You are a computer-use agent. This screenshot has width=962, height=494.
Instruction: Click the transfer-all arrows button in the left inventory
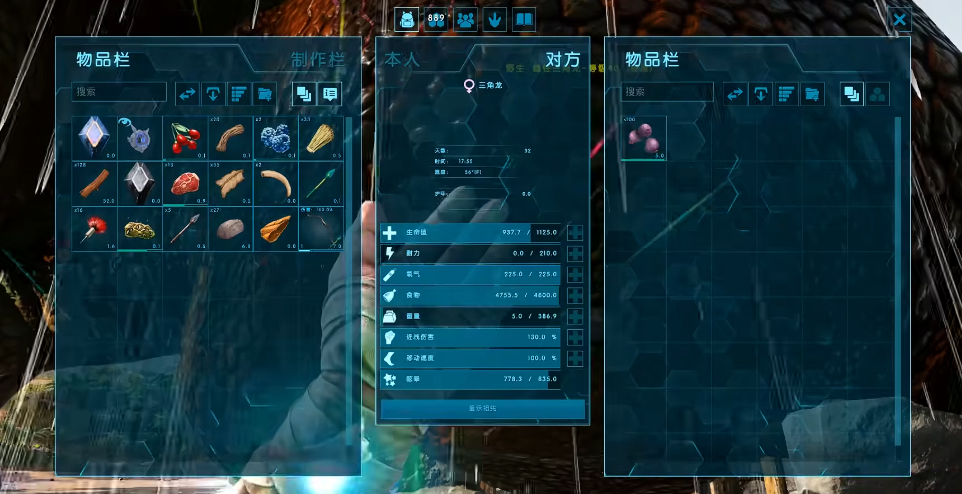pos(187,93)
